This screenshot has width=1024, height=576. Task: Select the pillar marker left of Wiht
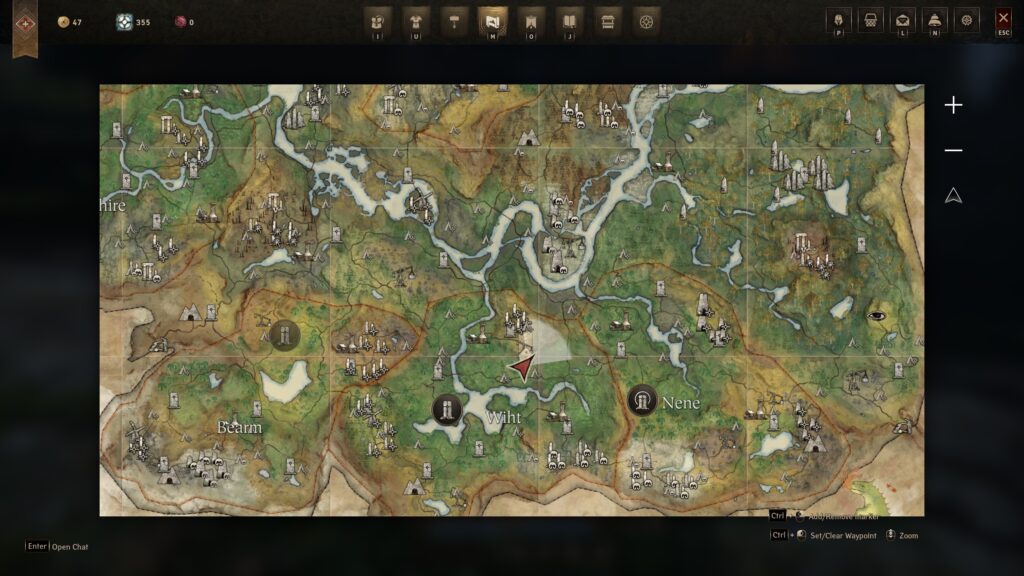447,408
